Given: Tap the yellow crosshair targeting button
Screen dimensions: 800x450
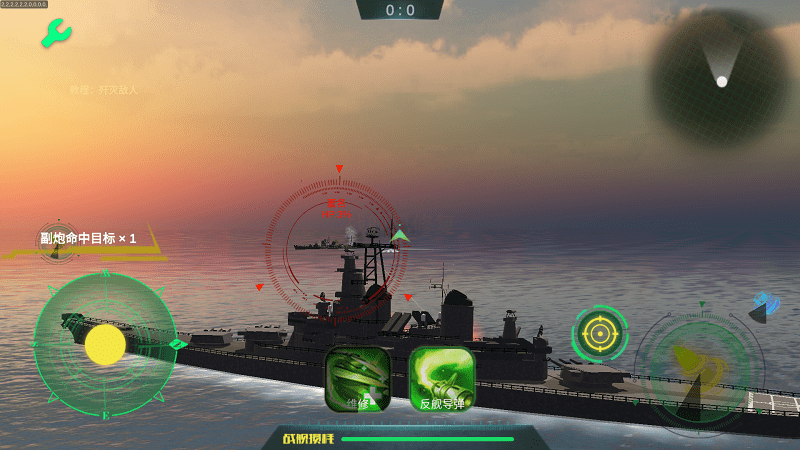Looking at the screenshot, I should click(x=600, y=333).
